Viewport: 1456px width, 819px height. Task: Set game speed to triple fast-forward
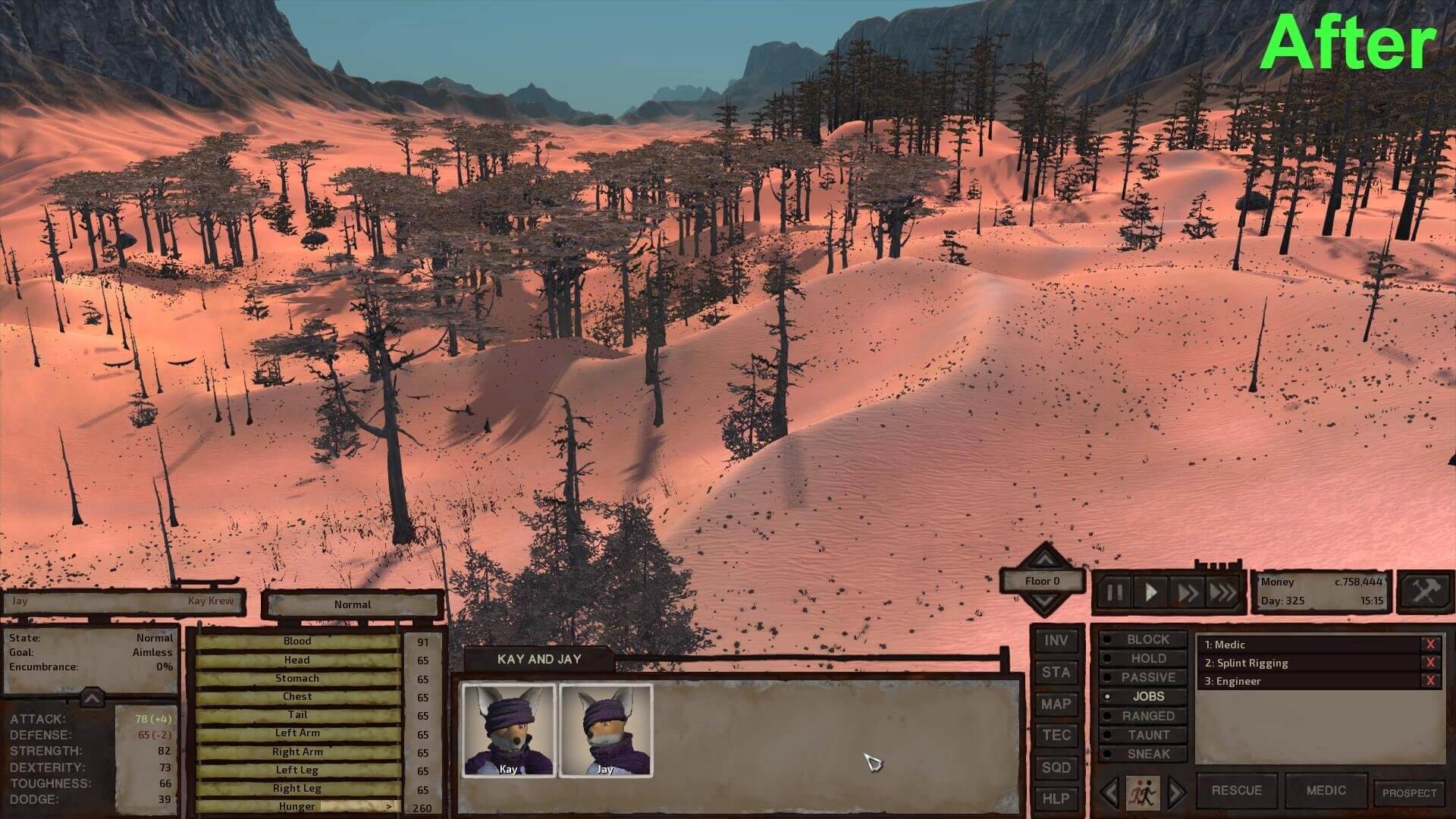click(1222, 592)
